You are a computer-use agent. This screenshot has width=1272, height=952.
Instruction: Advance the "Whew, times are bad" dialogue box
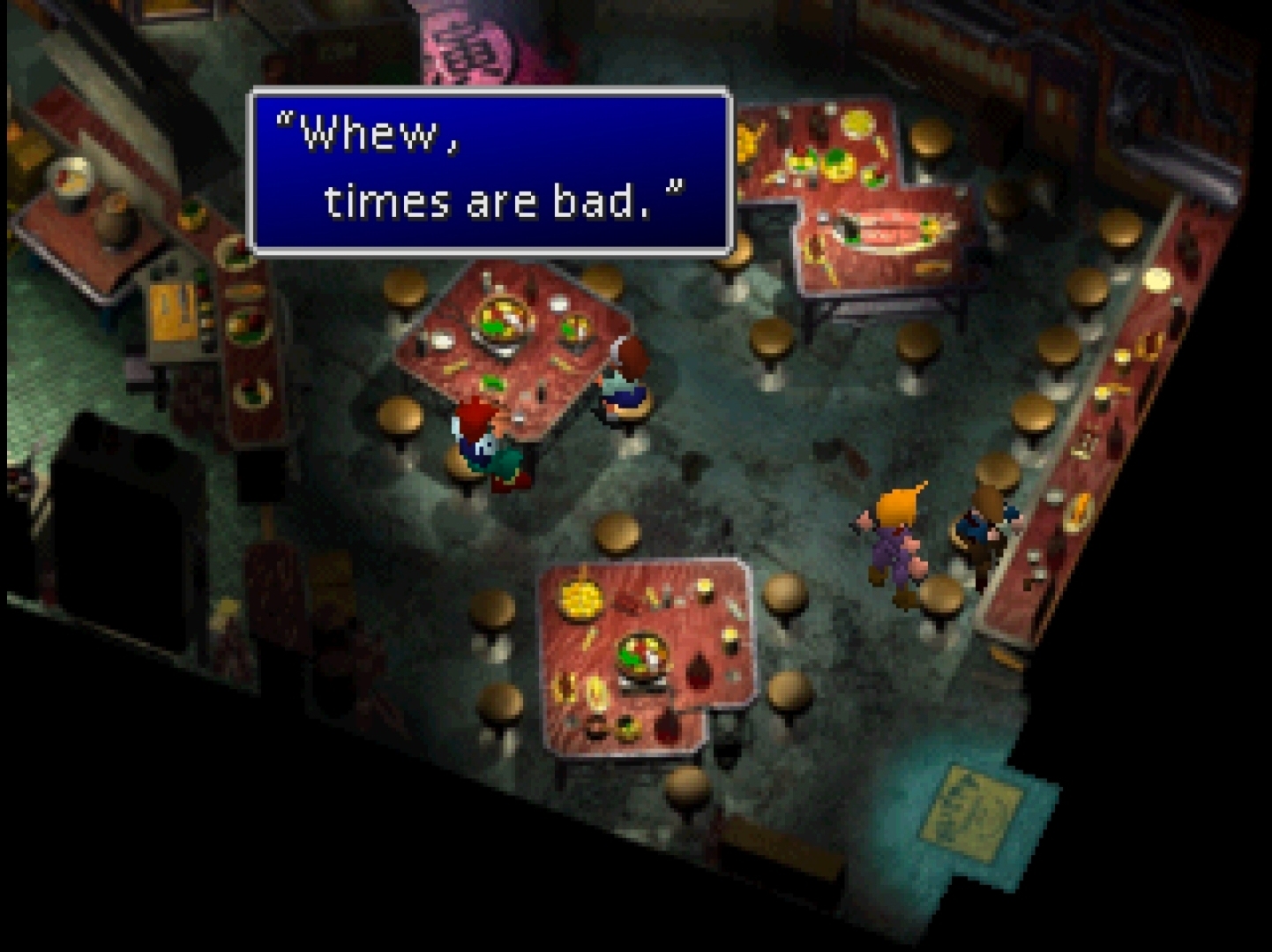(x=490, y=170)
